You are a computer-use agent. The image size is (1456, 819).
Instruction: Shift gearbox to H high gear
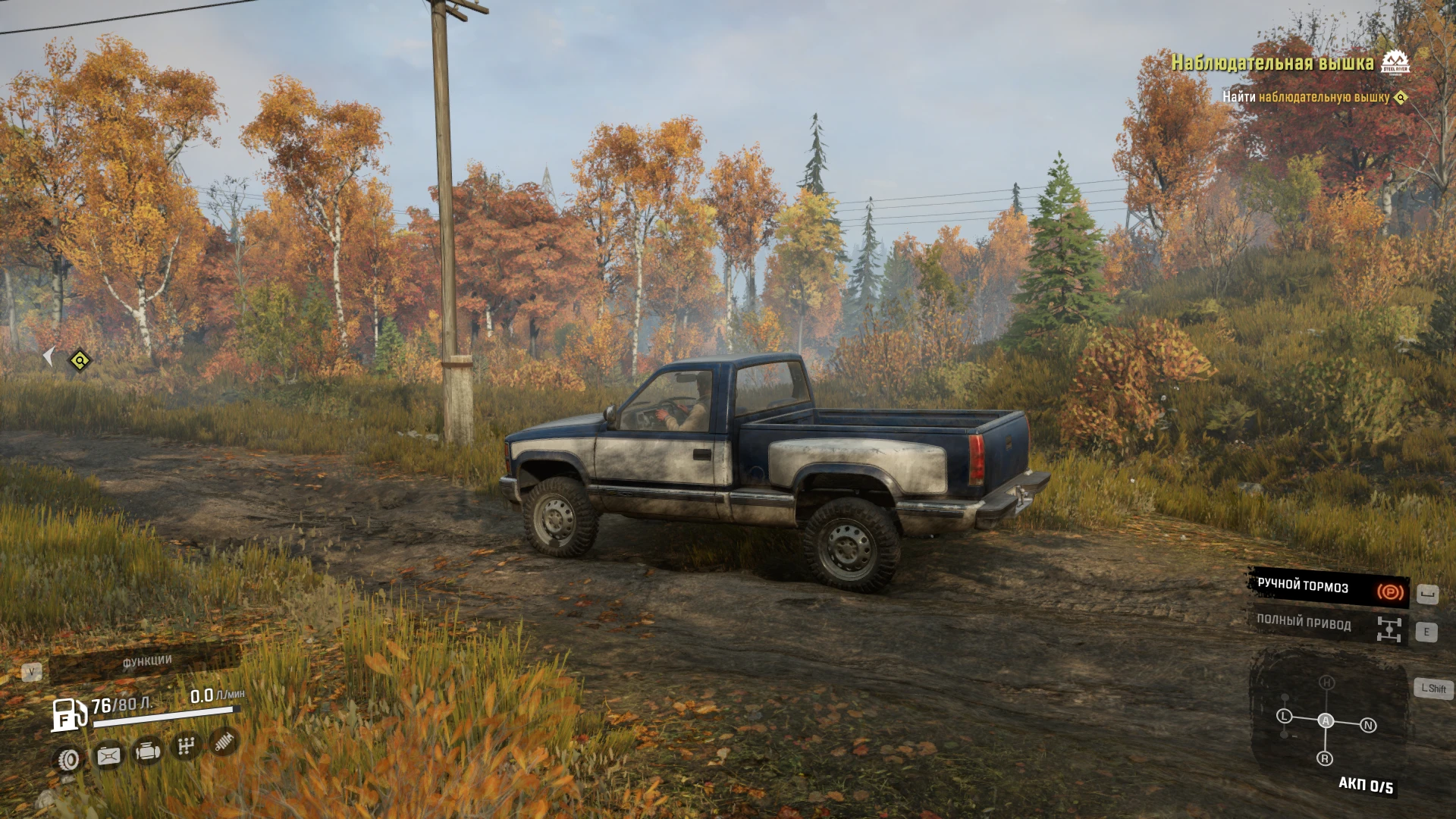click(1326, 682)
